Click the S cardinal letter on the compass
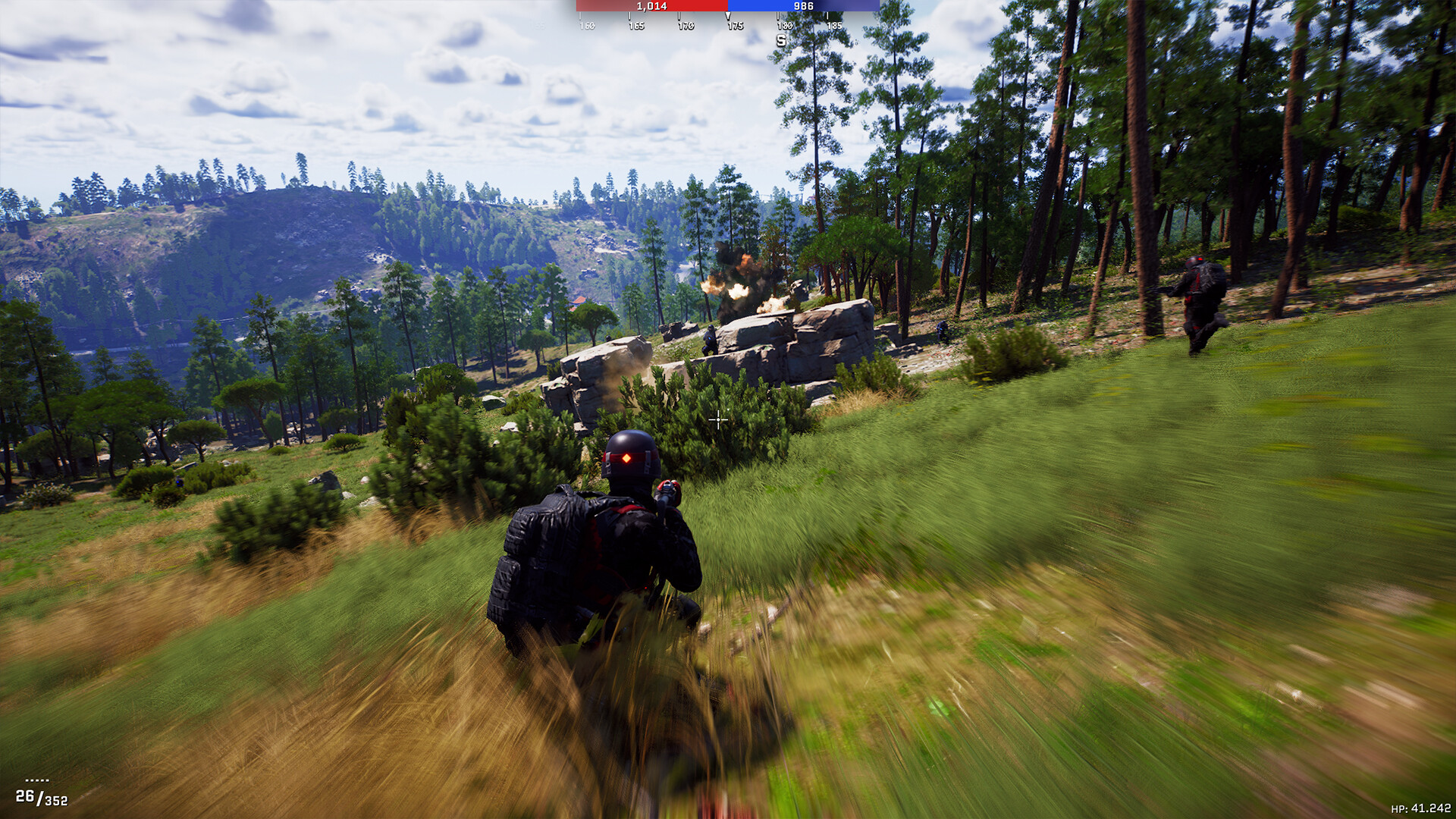This screenshot has width=1456, height=819. pyautogui.click(x=781, y=39)
